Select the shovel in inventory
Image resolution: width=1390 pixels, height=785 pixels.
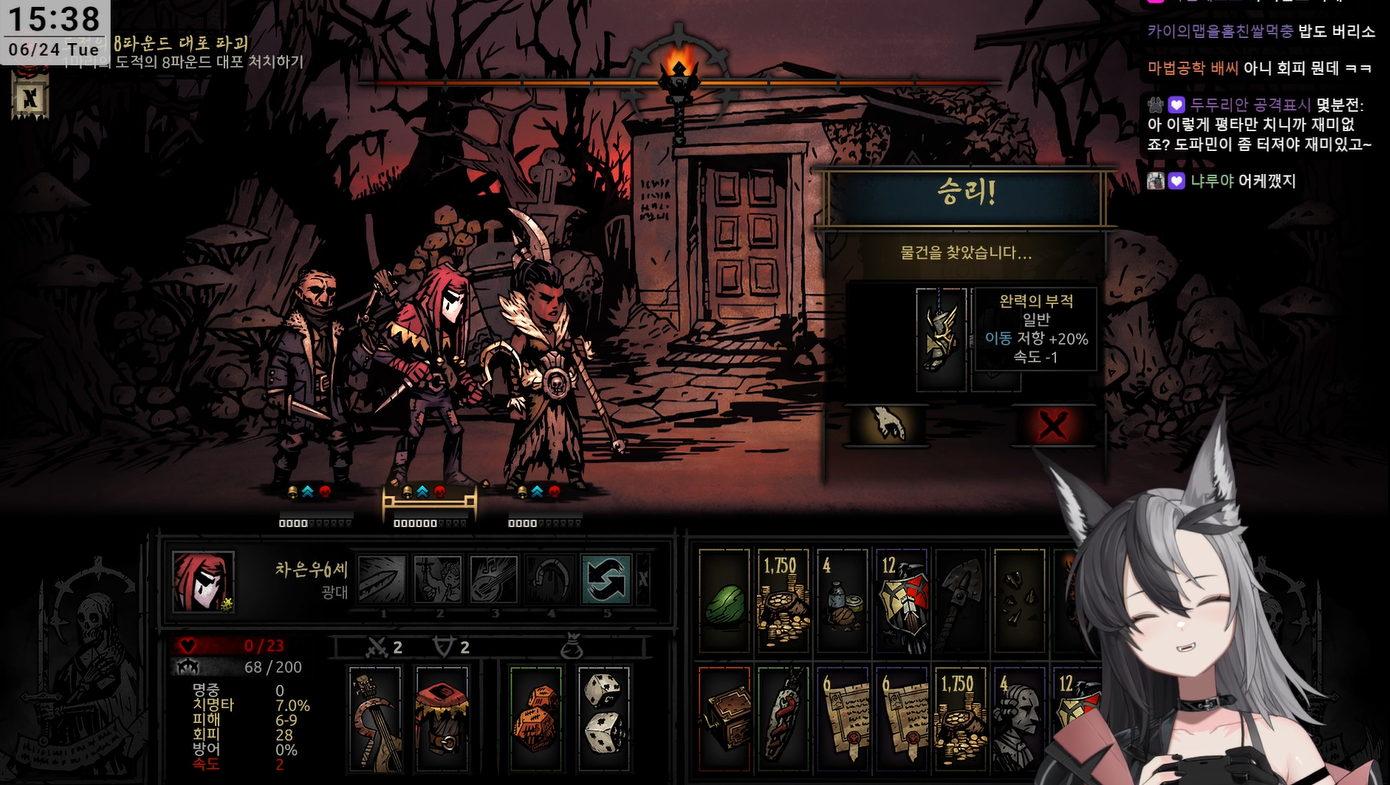[x=960, y=601]
